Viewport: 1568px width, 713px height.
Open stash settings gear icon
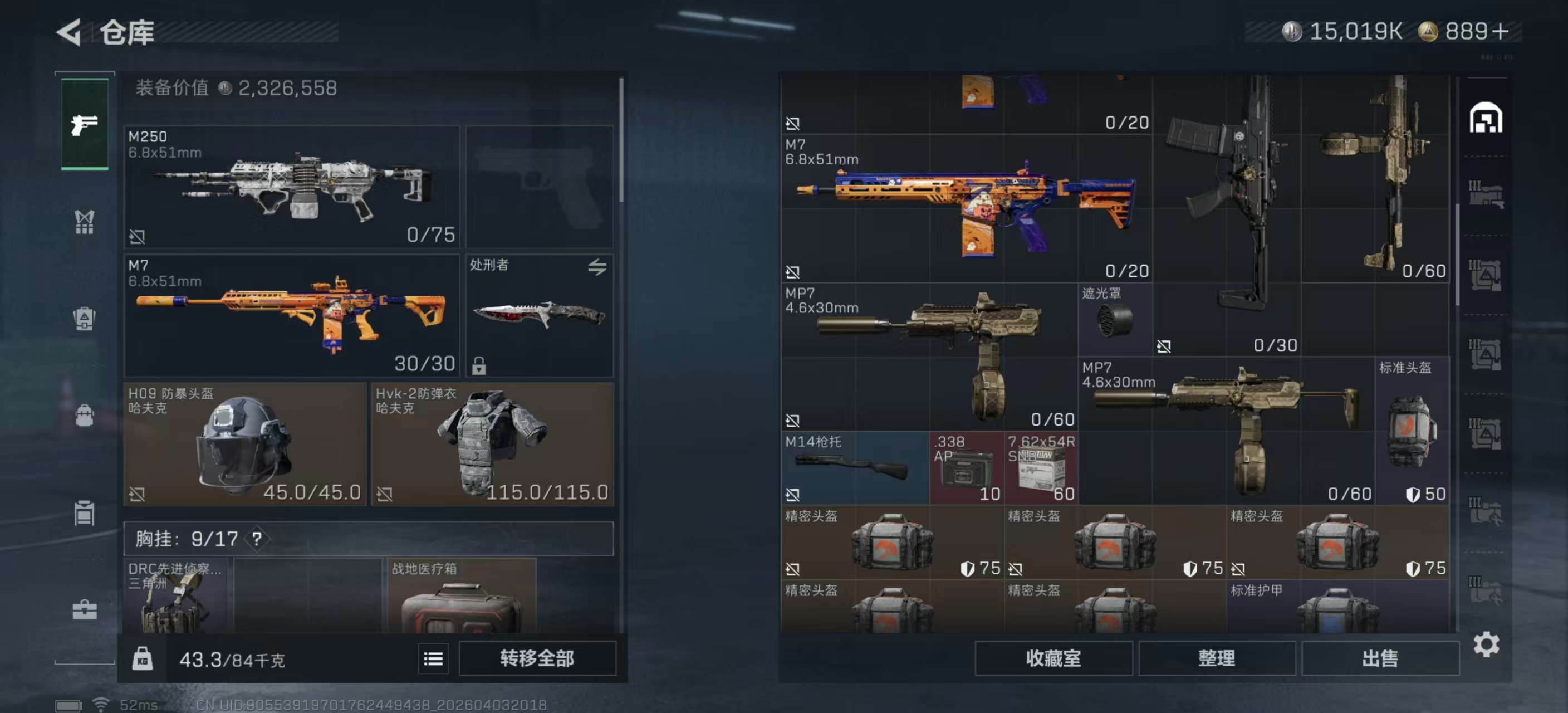pos(1486,644)
